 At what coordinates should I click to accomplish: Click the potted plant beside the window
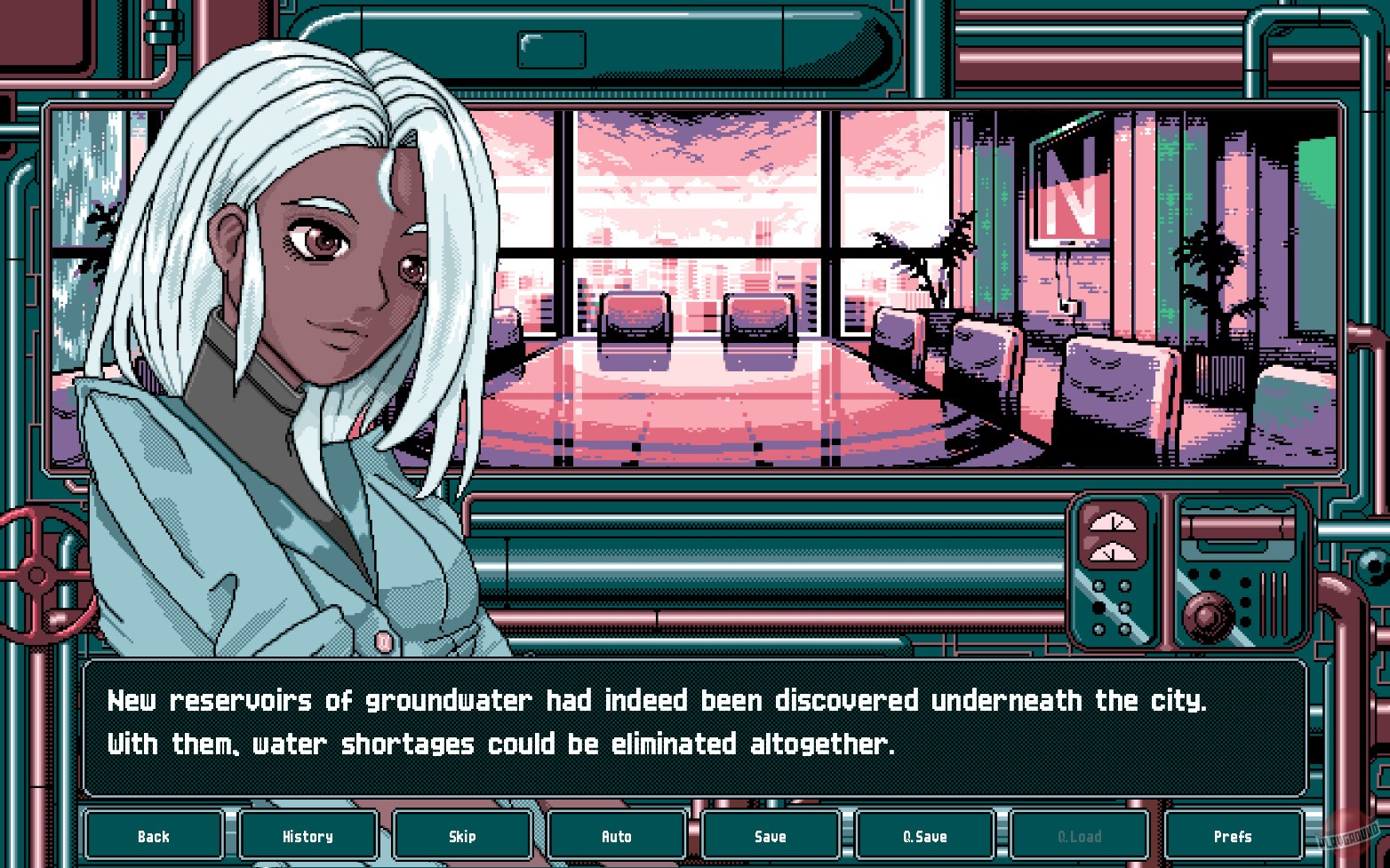pos(942,258)
